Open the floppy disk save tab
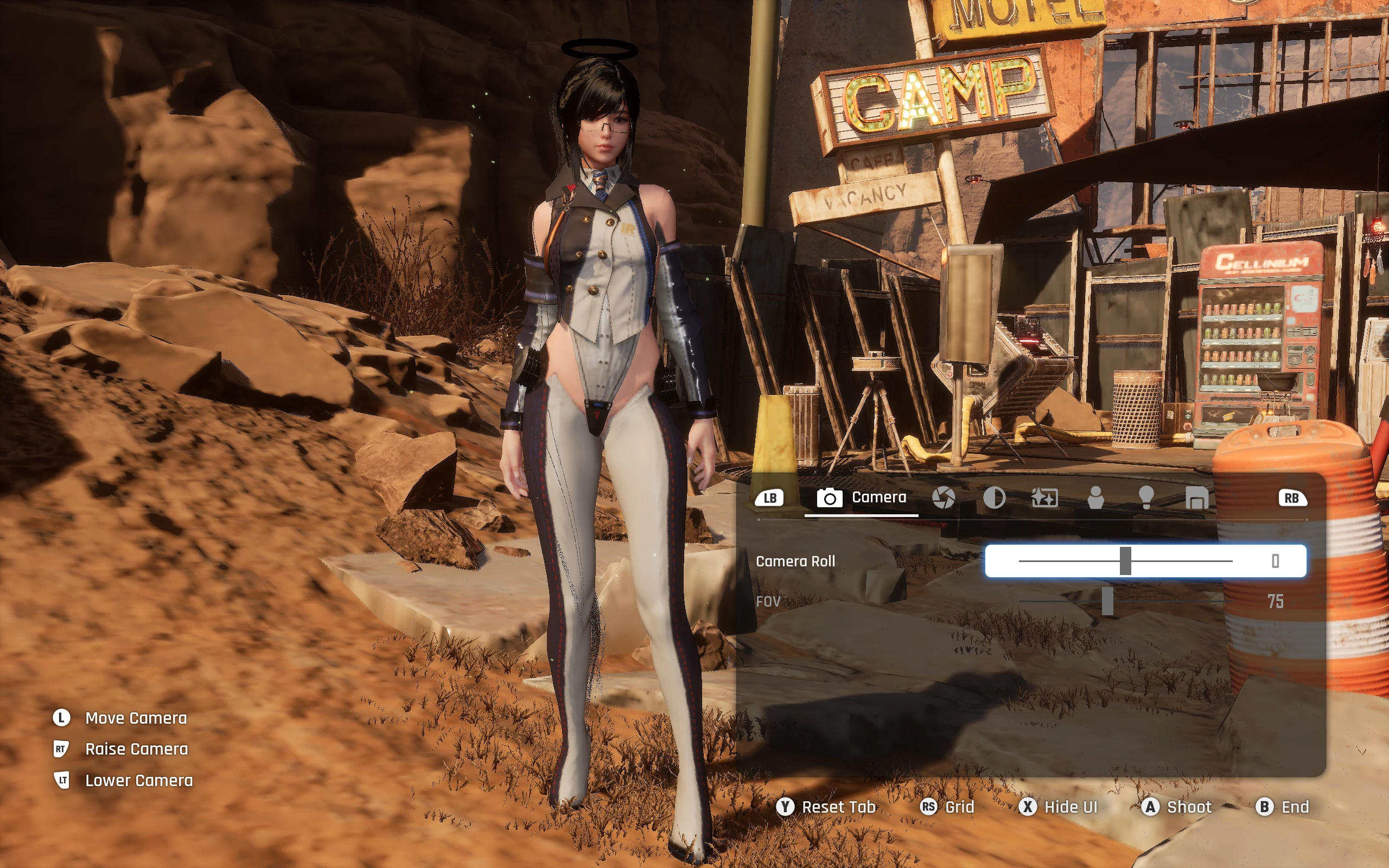Image resolution: width=1389 pixels, height=868 pixels. pyautogui.click(x=1197, y=497)
